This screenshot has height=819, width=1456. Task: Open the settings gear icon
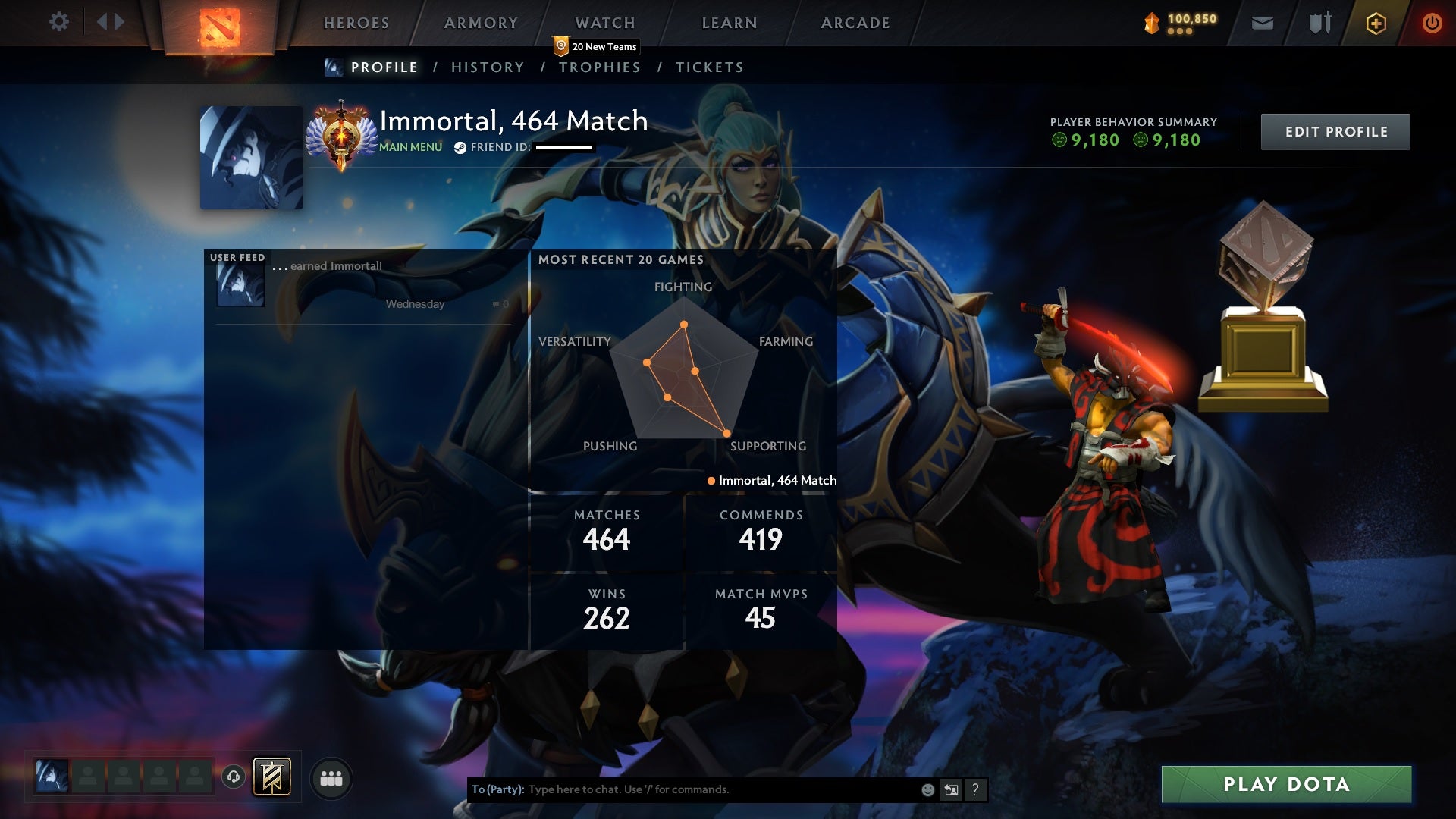[59, 22]
